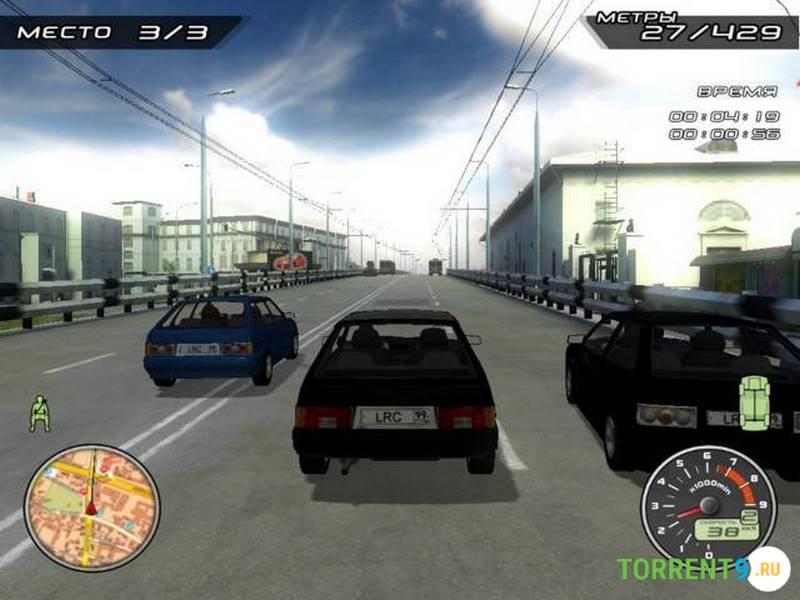The height and width of the screenshot is (600, 800).
Task: Select the green seatbelt driver icon
Action: click(40, 412)
